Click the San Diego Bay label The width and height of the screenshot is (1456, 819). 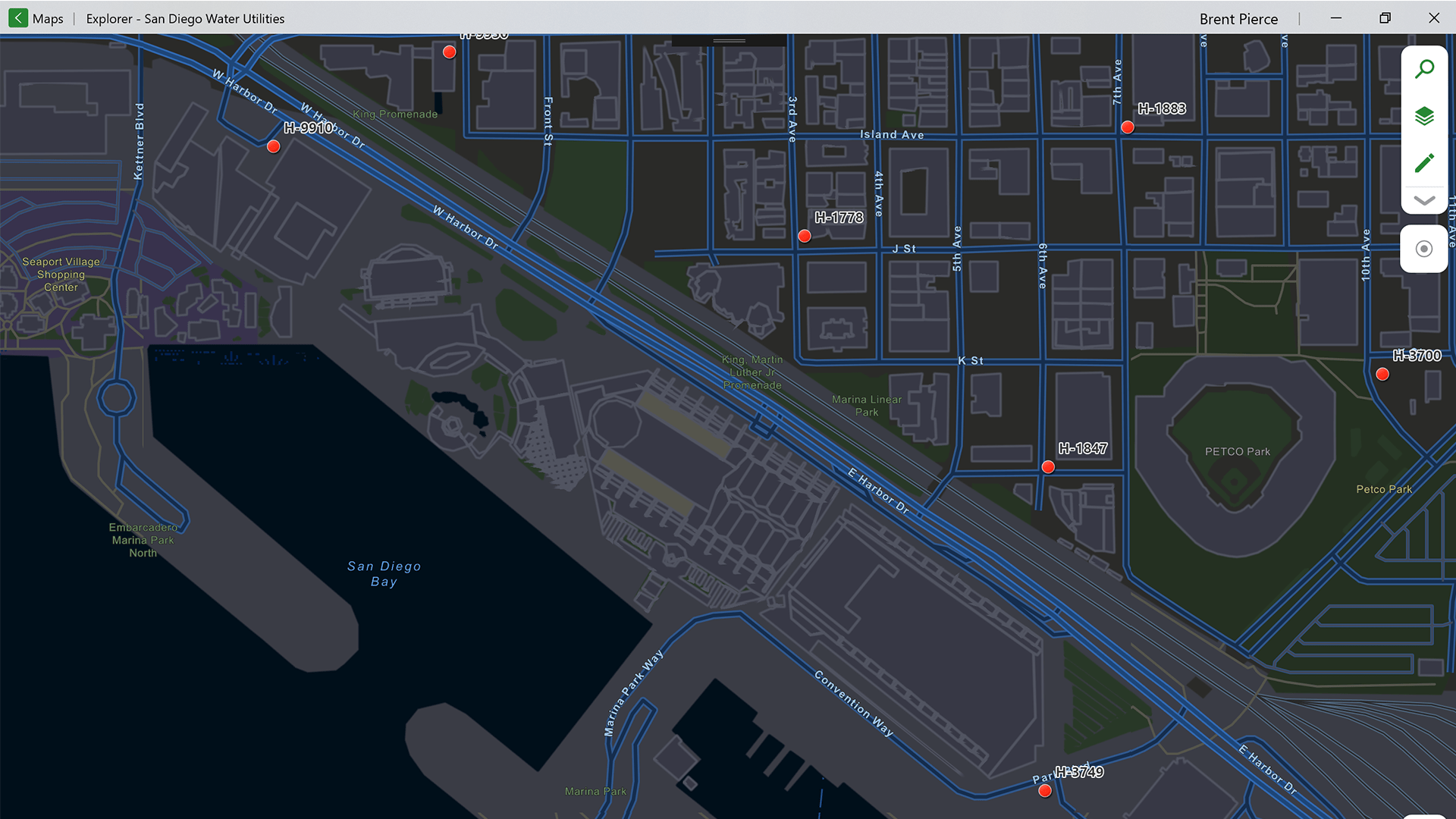click(x=384, y=573)
